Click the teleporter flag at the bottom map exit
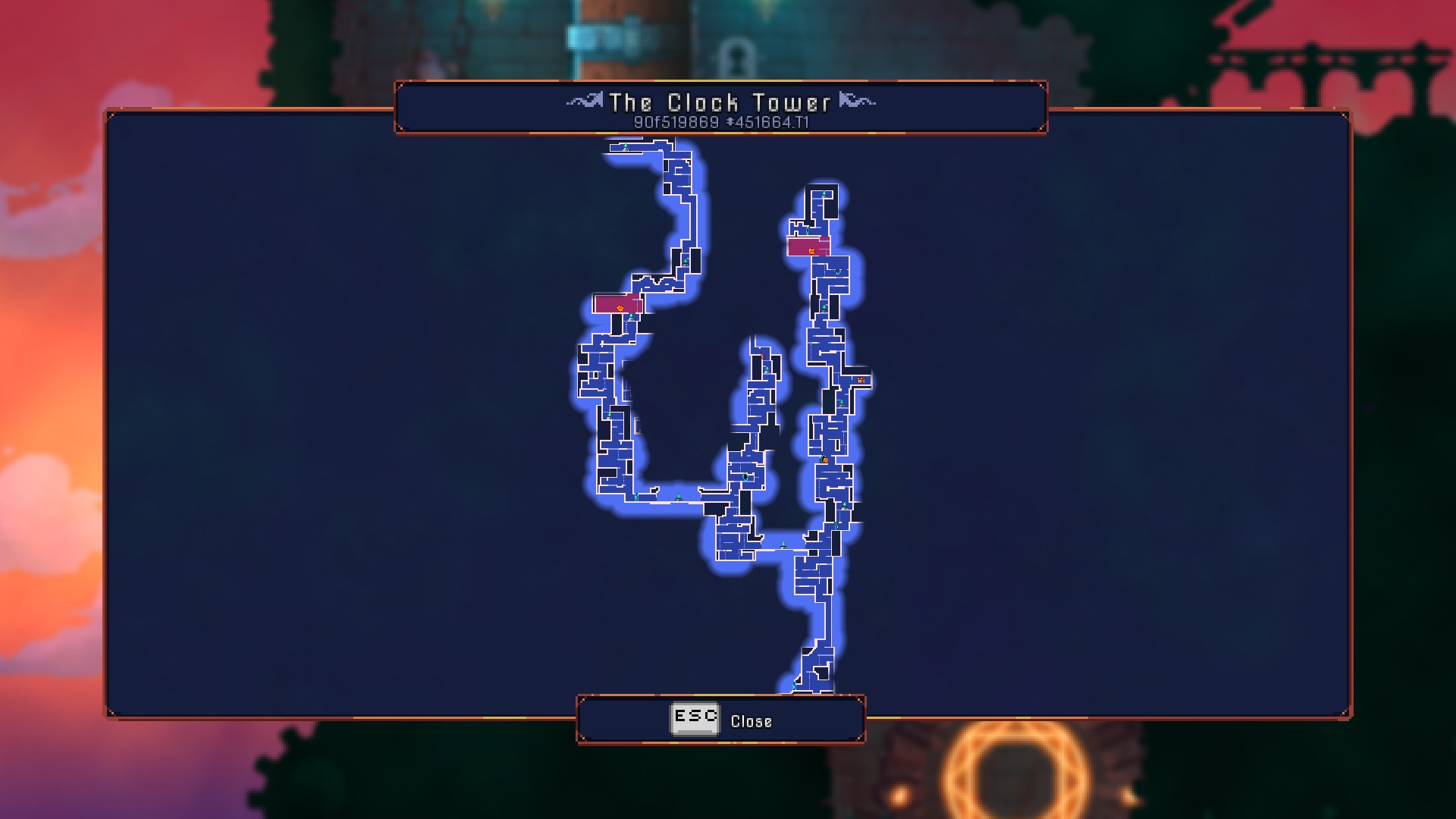Viewport: 1456px width, 819px height. (794, 686)
